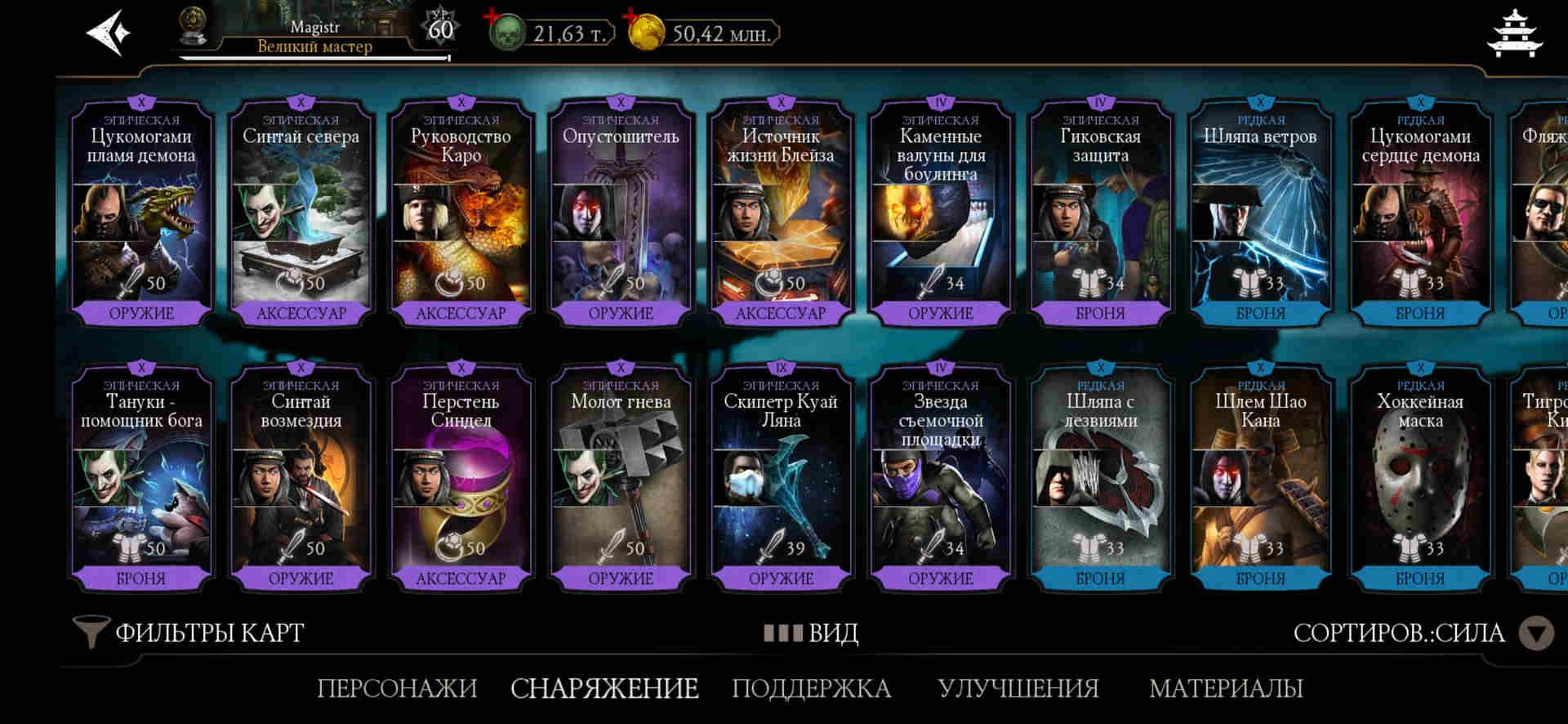Pick the Опустошитель weapon card
This screenshot has height=724, width=1568.
(621, 214)
